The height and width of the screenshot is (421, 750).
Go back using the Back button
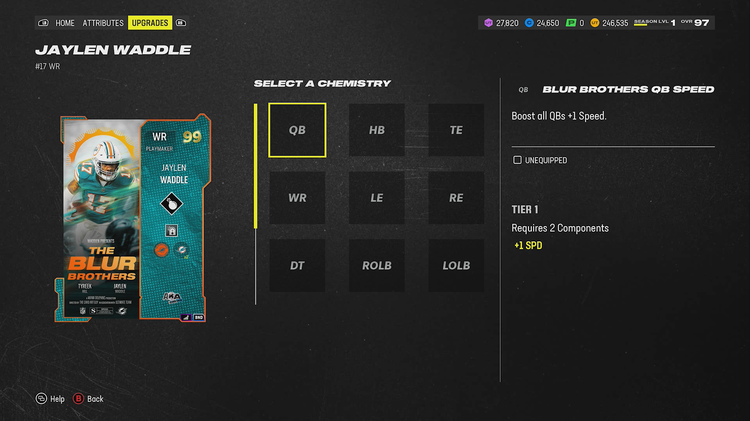(x=88, y=399)
